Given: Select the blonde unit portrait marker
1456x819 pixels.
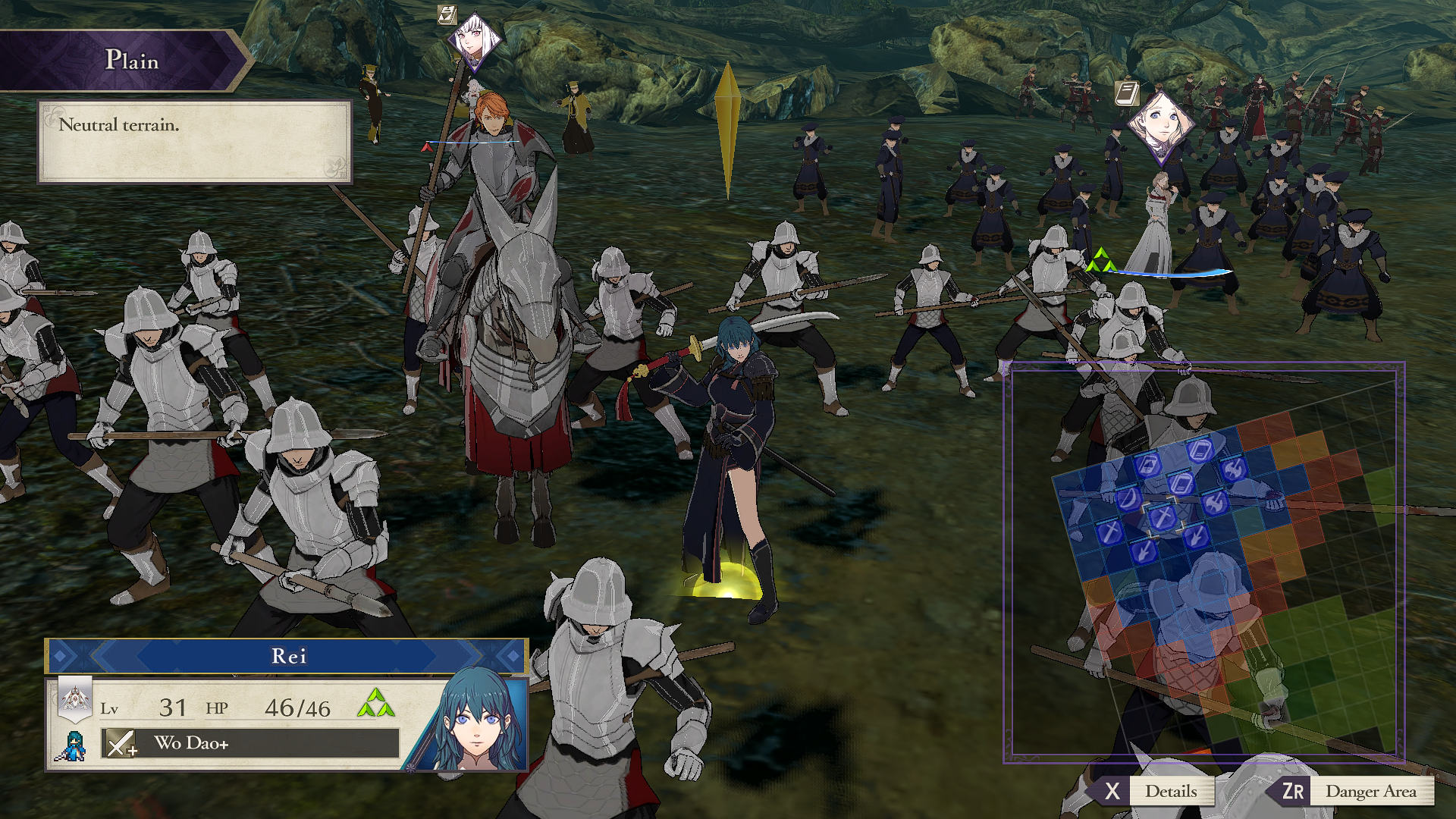Looking at the screenshot, I should click(1160, 121).
